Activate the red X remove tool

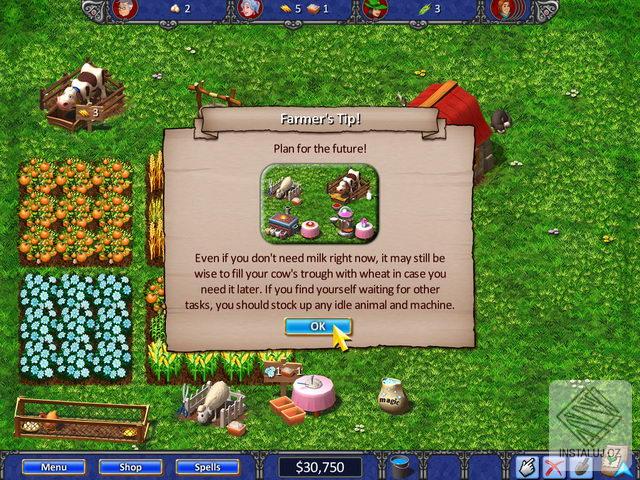click(553, 466)
